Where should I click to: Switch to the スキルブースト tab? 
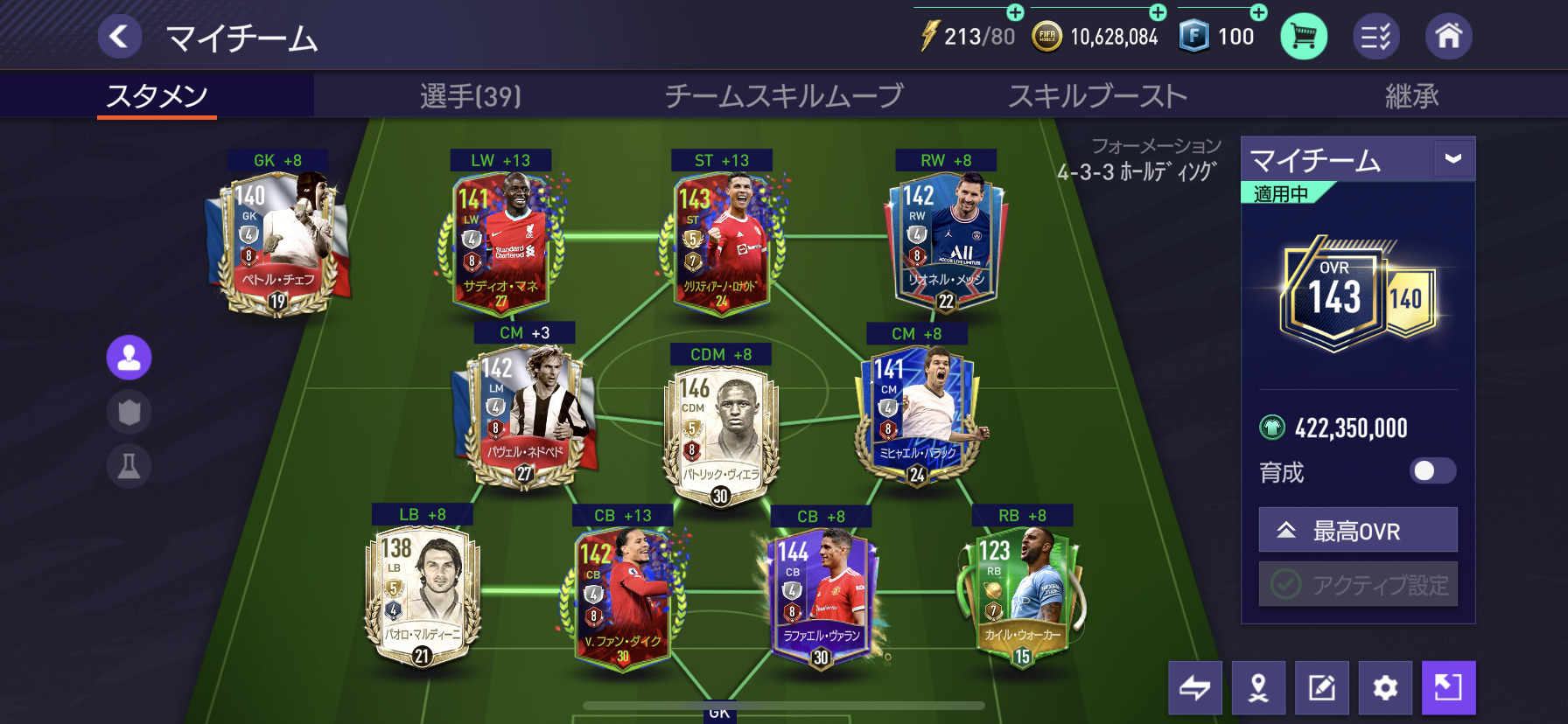tap(1097, 95)
